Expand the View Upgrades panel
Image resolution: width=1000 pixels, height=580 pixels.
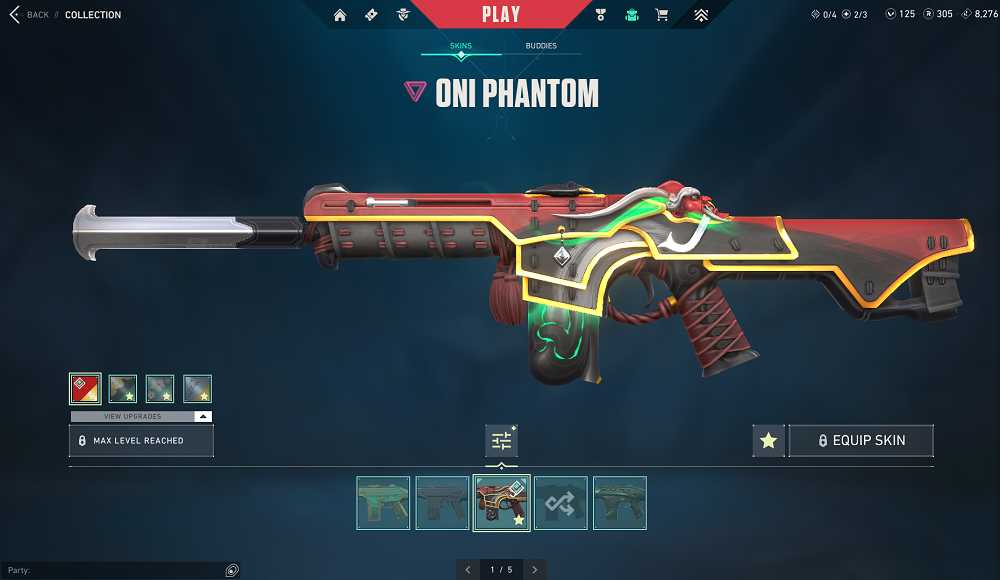pyautogui.click(x=141, y=416)
